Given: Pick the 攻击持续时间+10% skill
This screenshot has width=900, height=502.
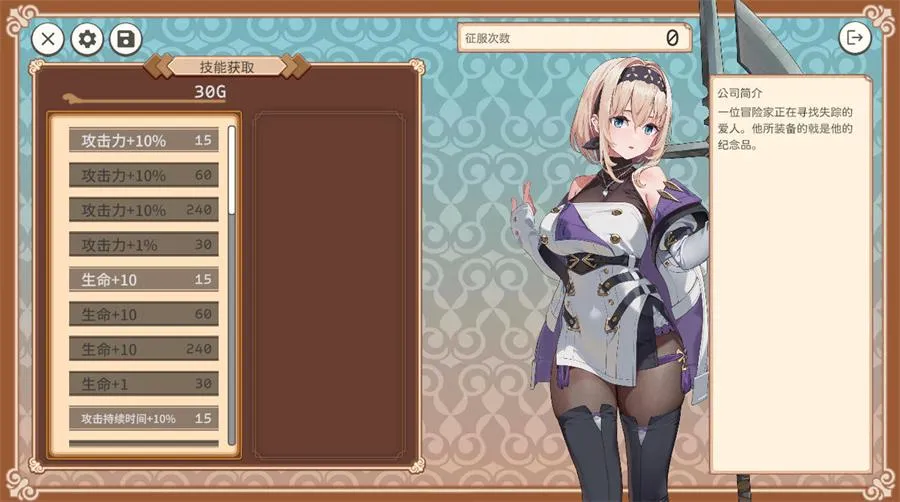Looking at the screenshot, I should click(144, 418).
